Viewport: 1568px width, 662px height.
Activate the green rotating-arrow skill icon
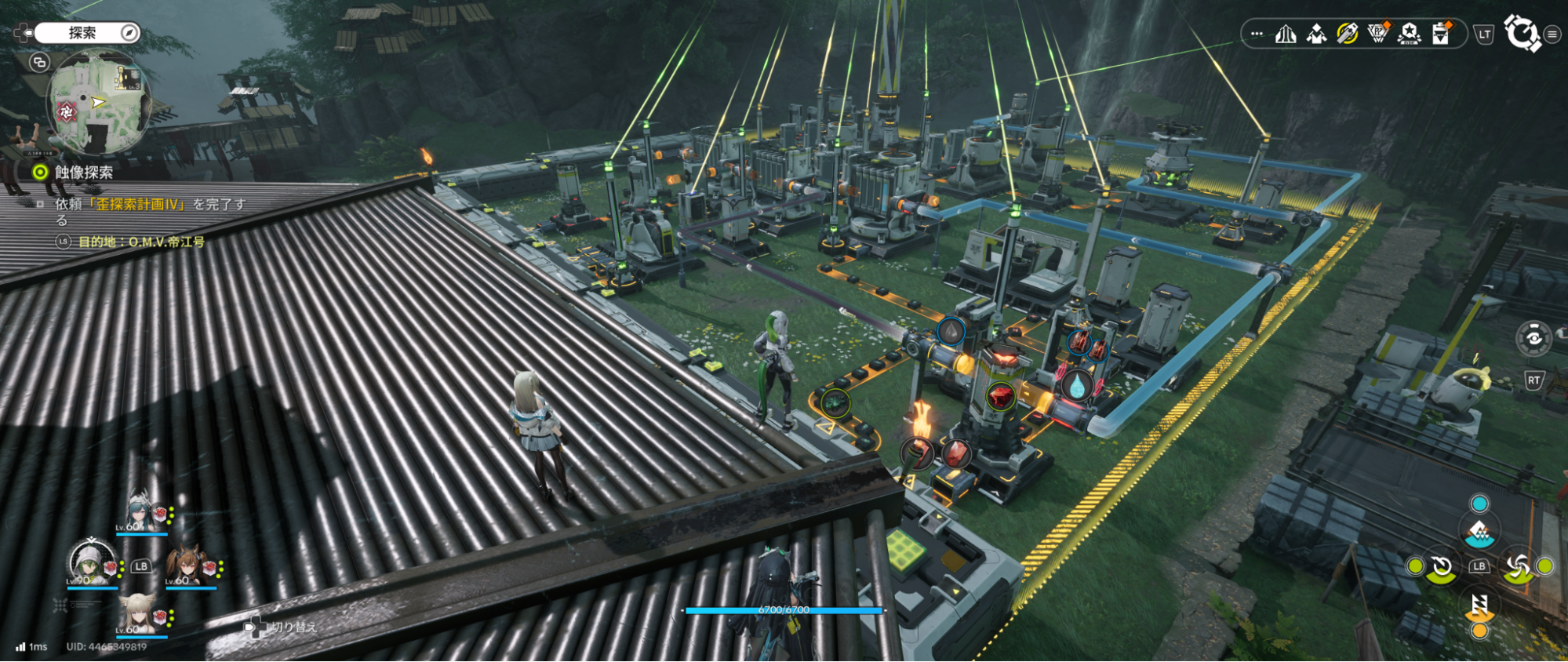coord(1442,567)
